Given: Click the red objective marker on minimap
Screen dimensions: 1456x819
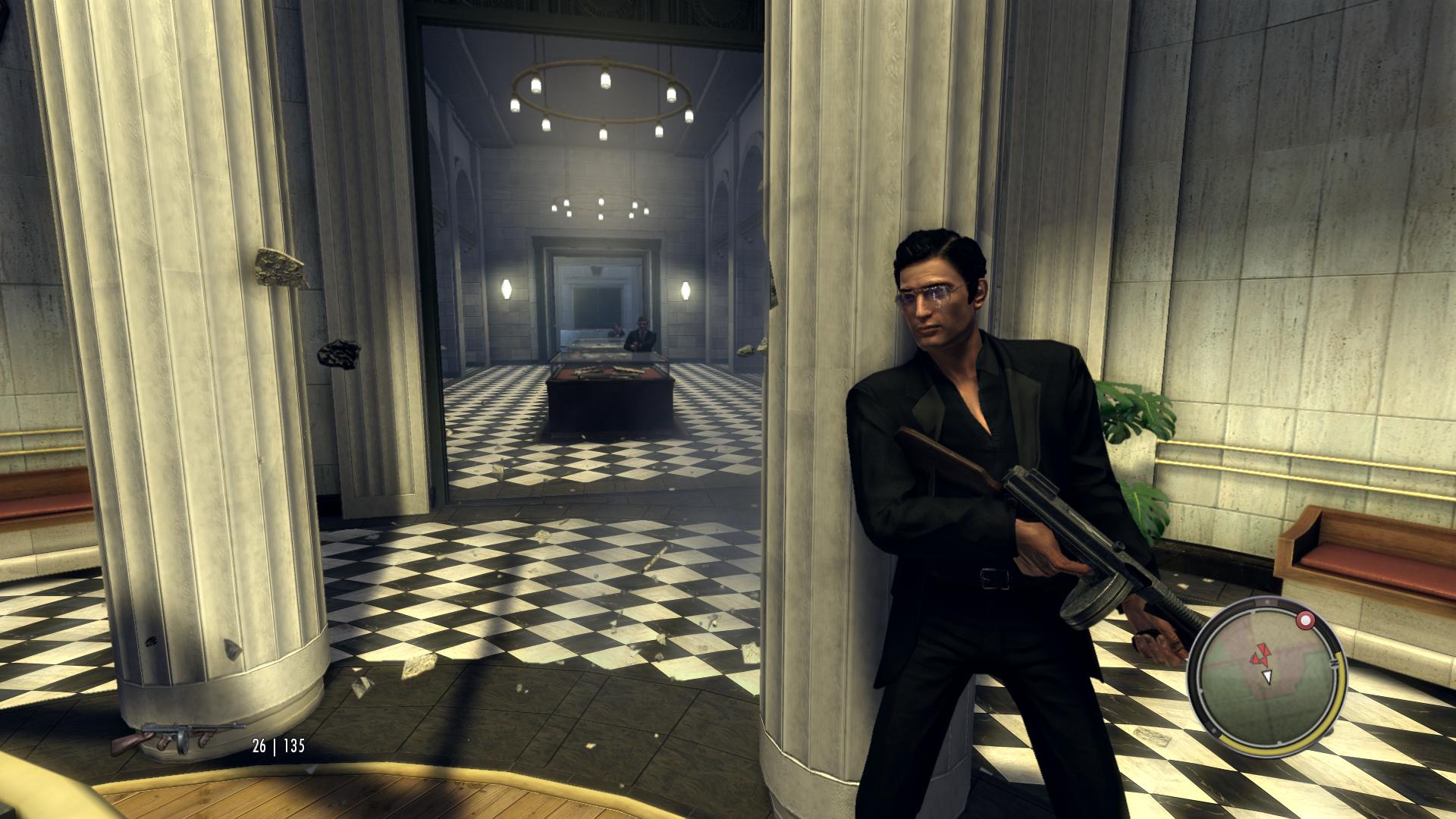Looking at the screenshot, I should (1306, 621).
